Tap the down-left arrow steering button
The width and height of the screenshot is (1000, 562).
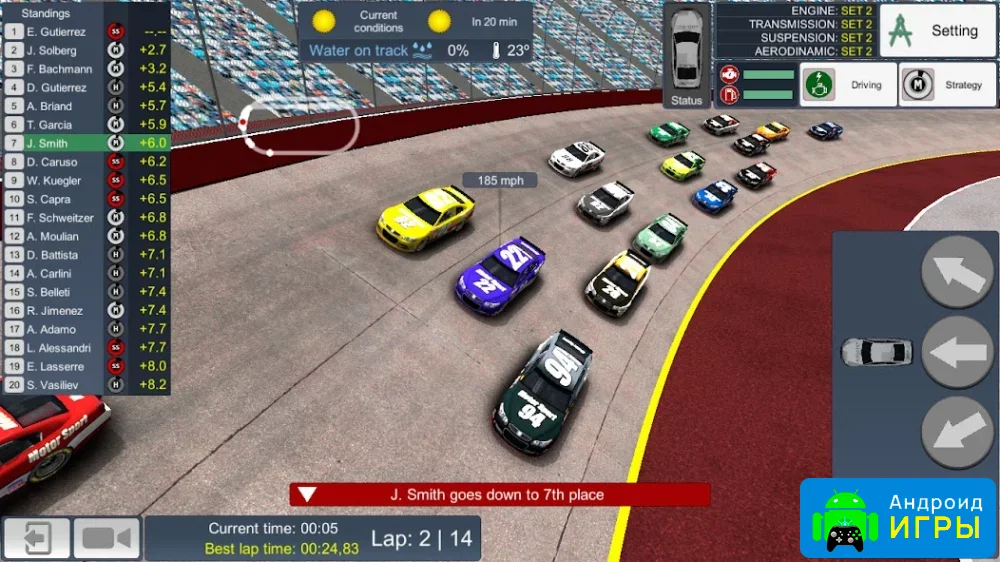click(956, 432)
